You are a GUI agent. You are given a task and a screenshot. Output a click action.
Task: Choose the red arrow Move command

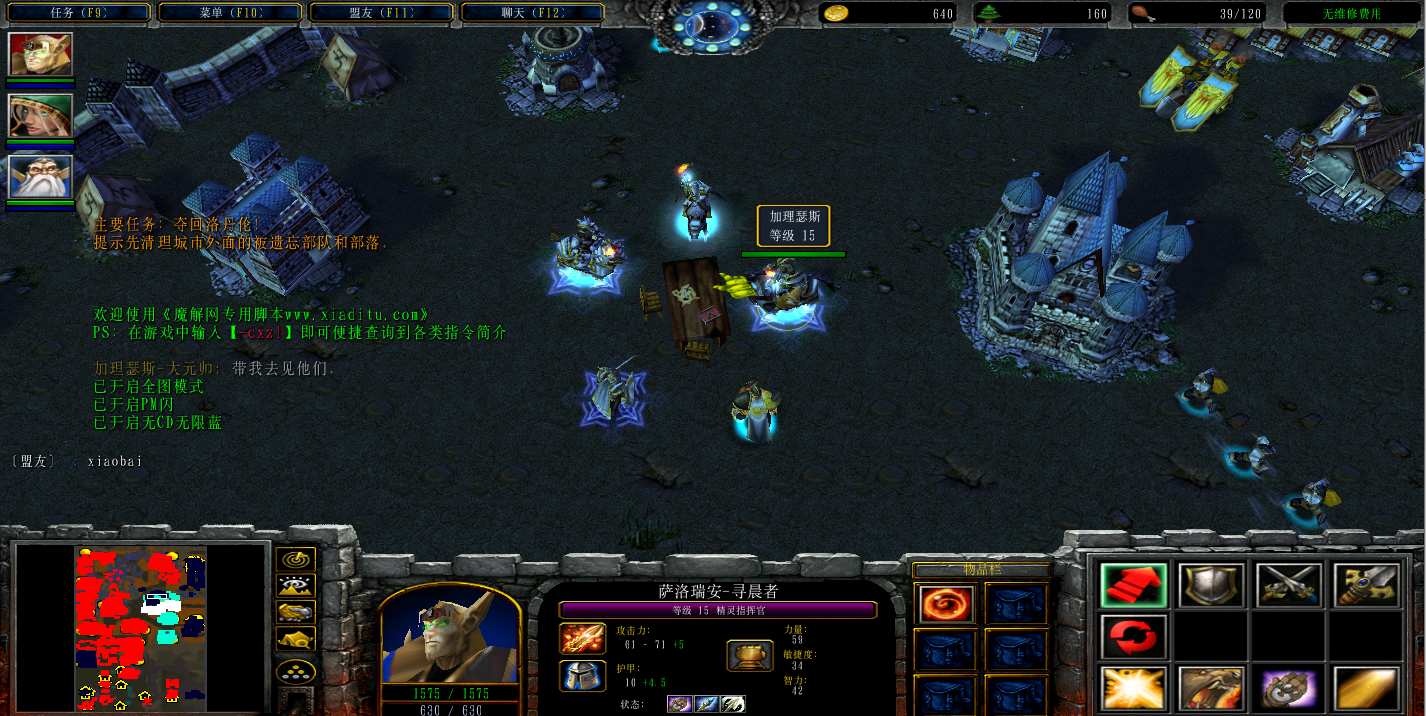pos(1133,586)
